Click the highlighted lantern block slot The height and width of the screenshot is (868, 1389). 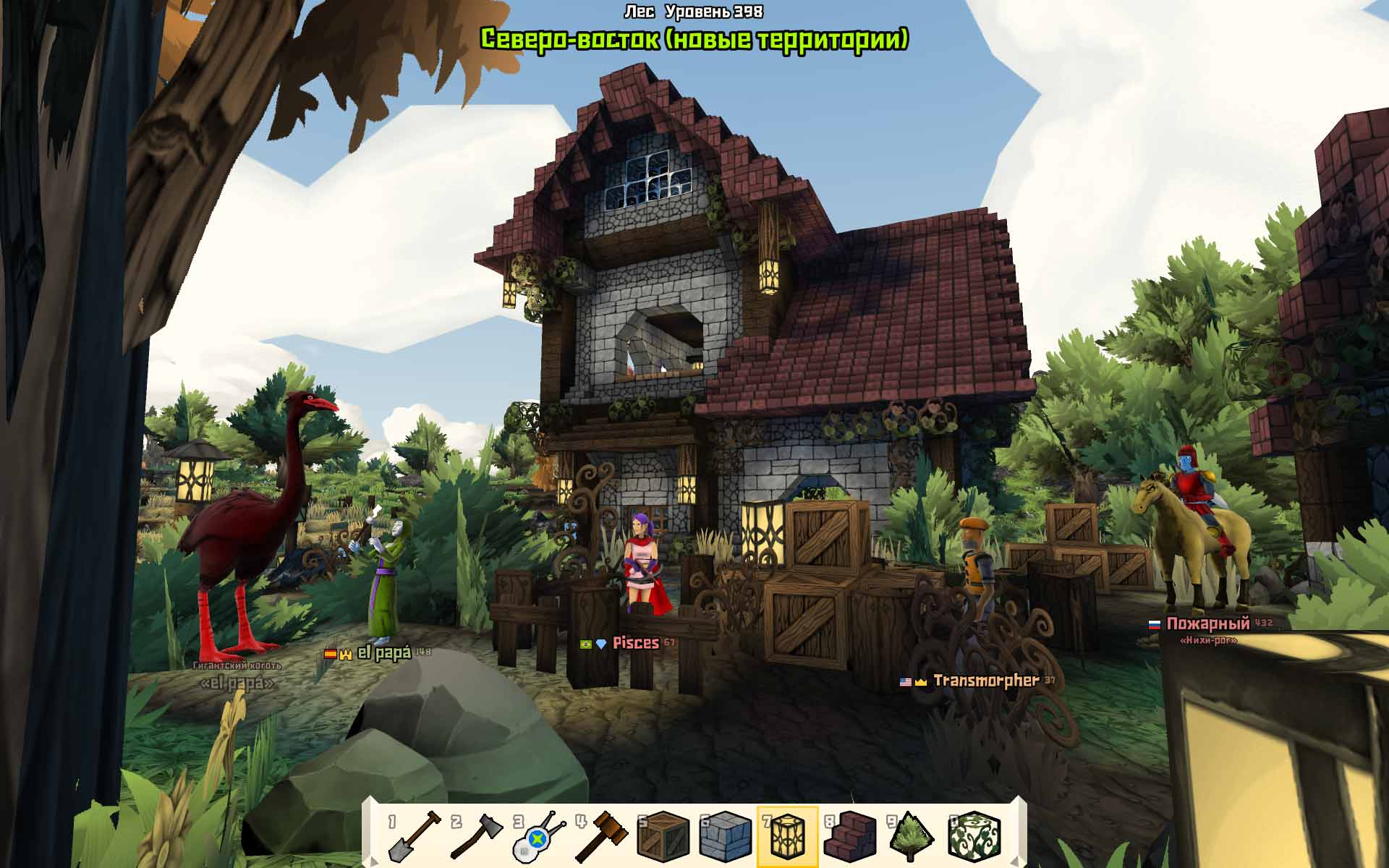tap(788, 836)
